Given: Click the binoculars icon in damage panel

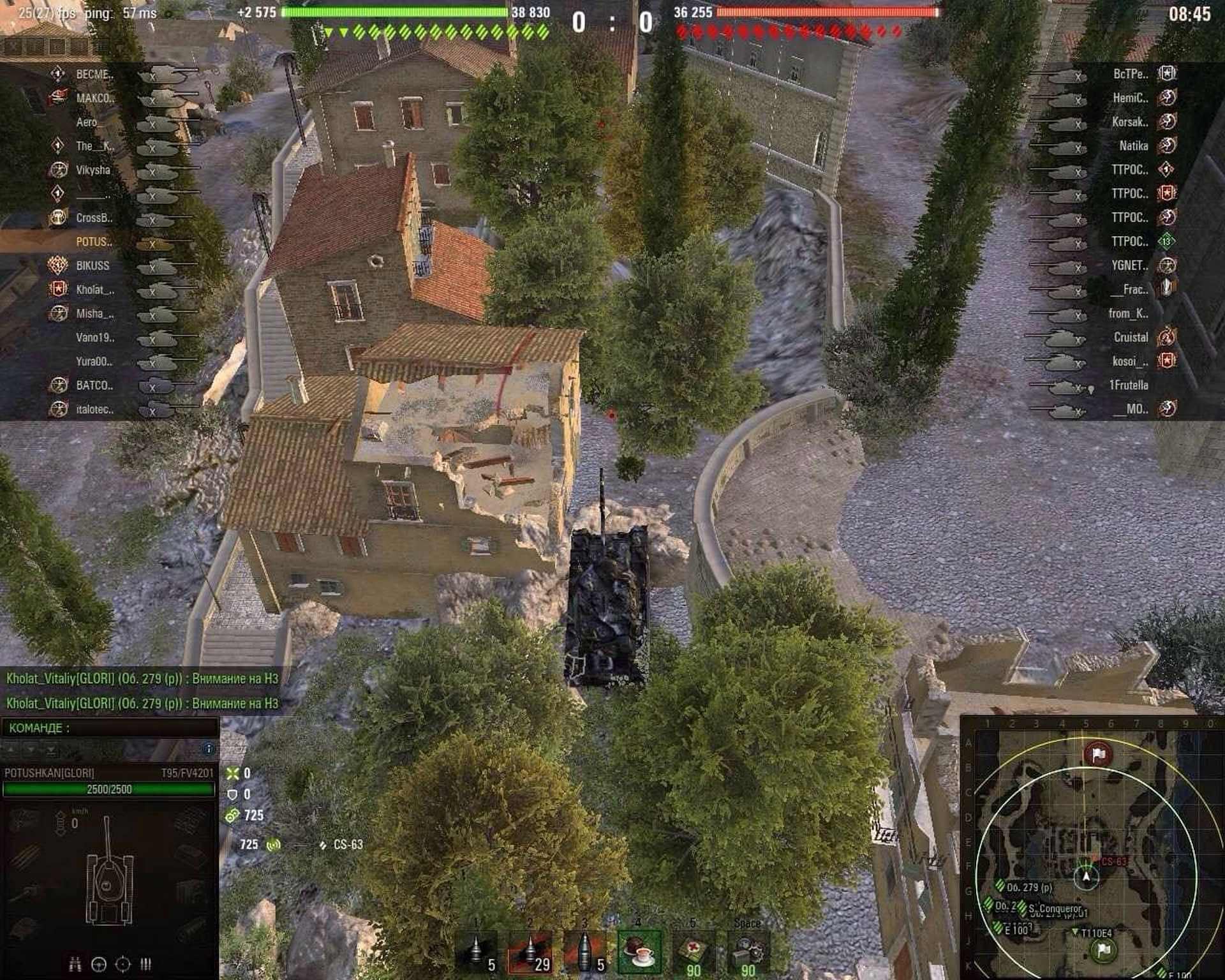Looking at the screenshot, I should [x=75, y=963].
